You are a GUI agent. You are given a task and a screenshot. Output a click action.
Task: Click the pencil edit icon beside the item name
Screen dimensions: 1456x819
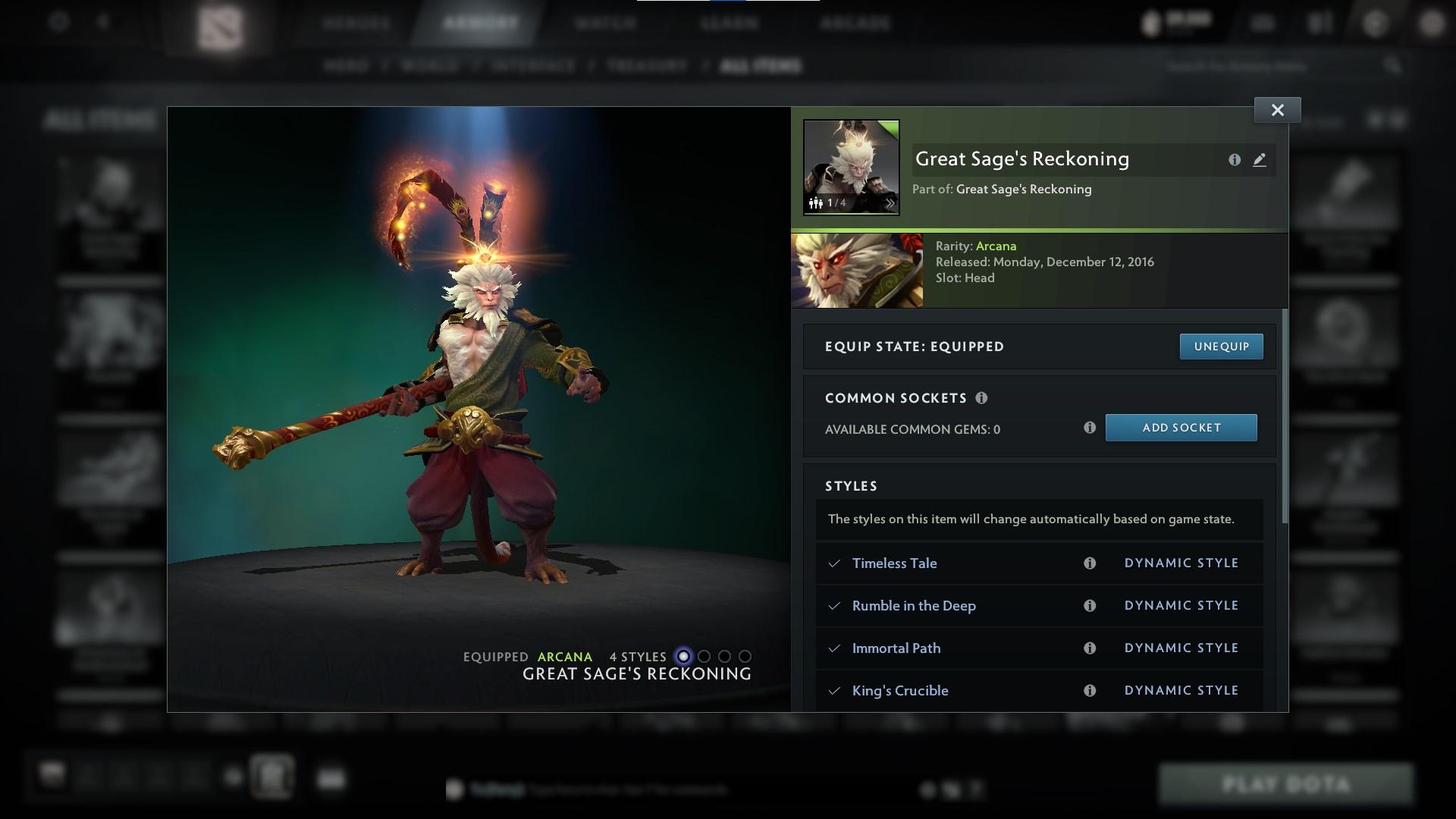coord(1260,160)
